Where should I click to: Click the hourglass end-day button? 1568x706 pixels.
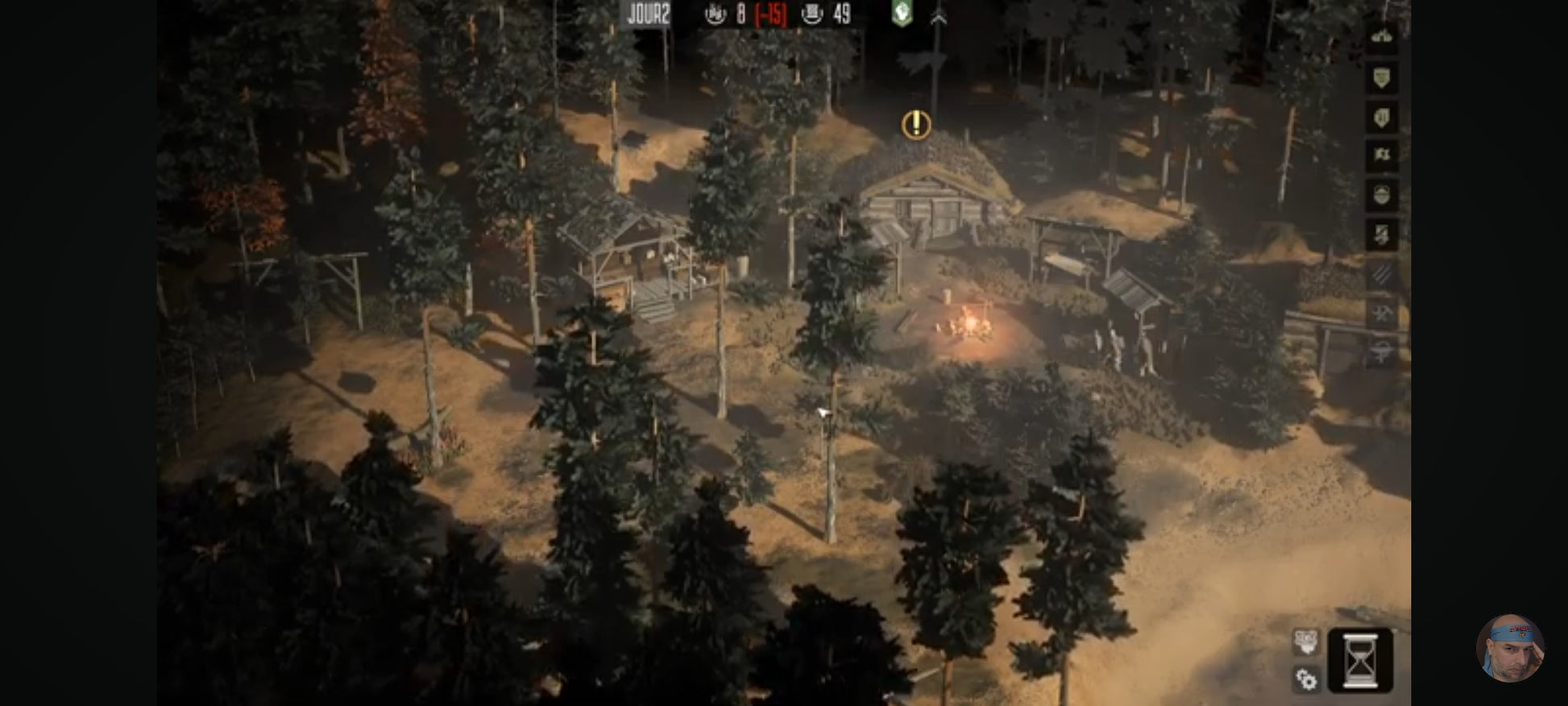coord(1360,660)
